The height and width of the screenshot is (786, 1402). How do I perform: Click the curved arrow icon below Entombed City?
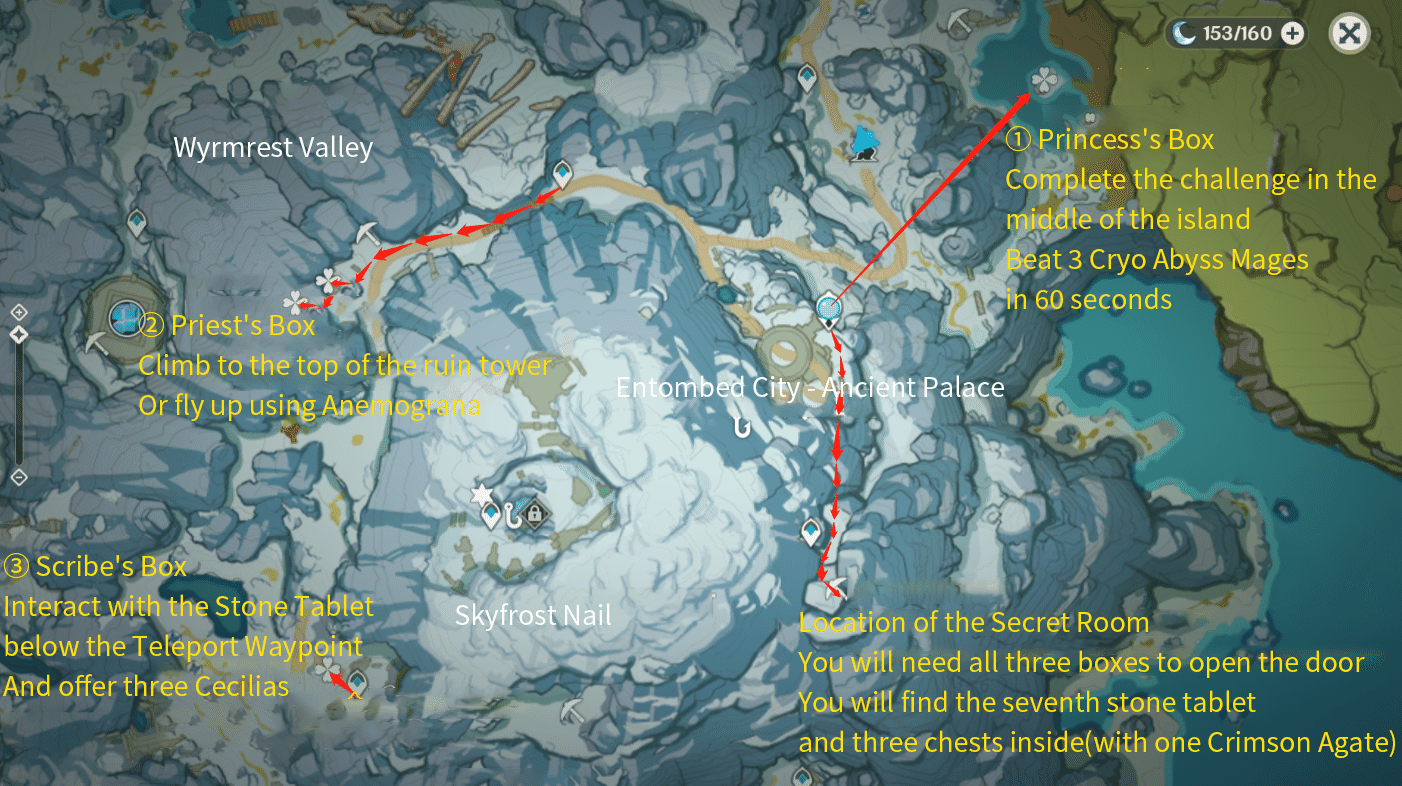point(742,425)
